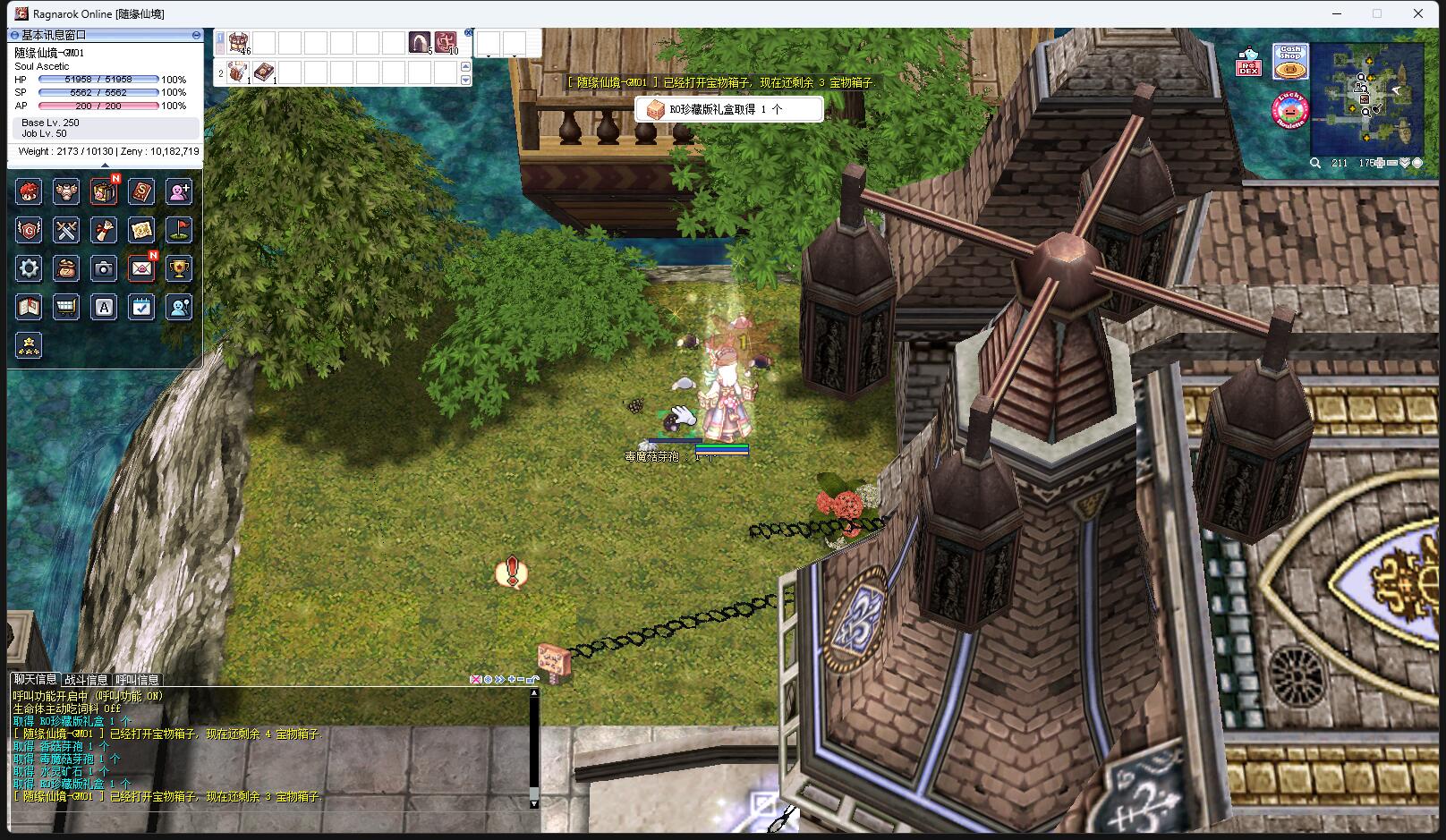Zoom out the minimap with minus button
1446x840 pixels.
(x=1392, y=163)
